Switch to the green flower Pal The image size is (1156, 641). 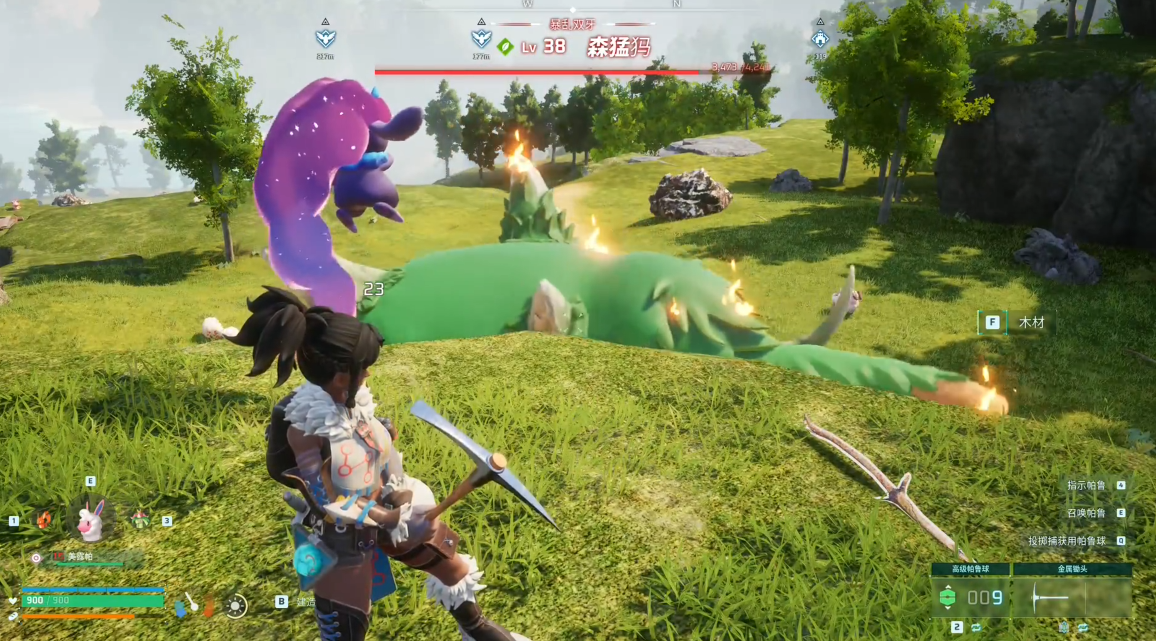(139, 520)
